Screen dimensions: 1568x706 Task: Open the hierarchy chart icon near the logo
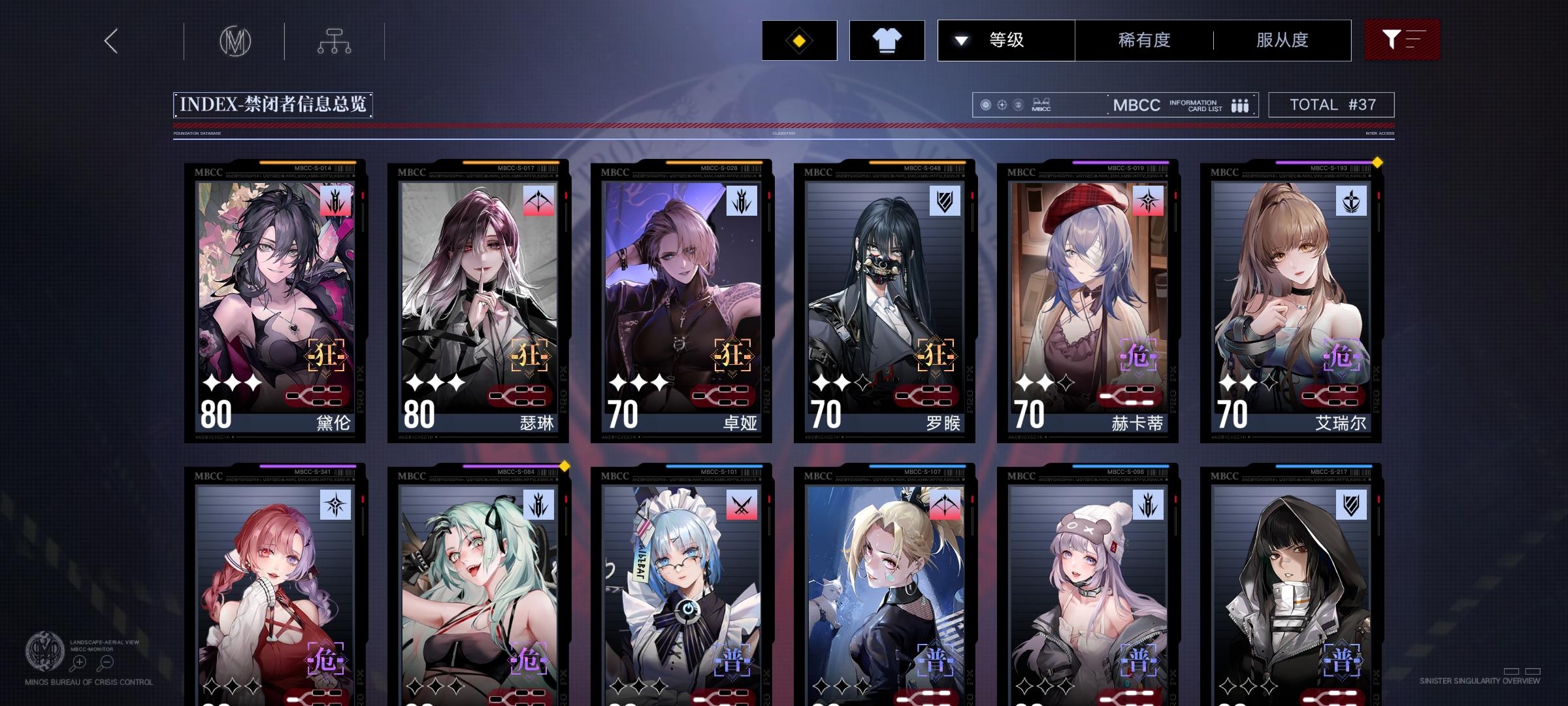click(335, 41)
